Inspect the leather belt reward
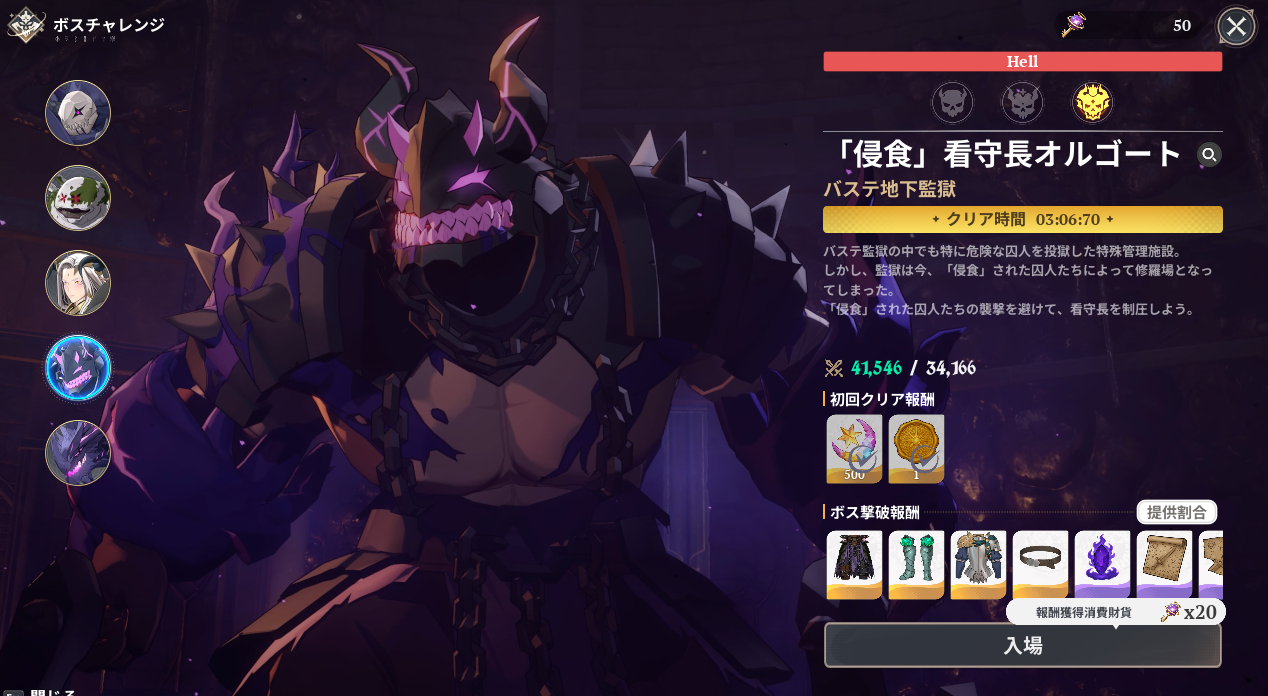The image size is (1268, 696). coord(1040,564)
